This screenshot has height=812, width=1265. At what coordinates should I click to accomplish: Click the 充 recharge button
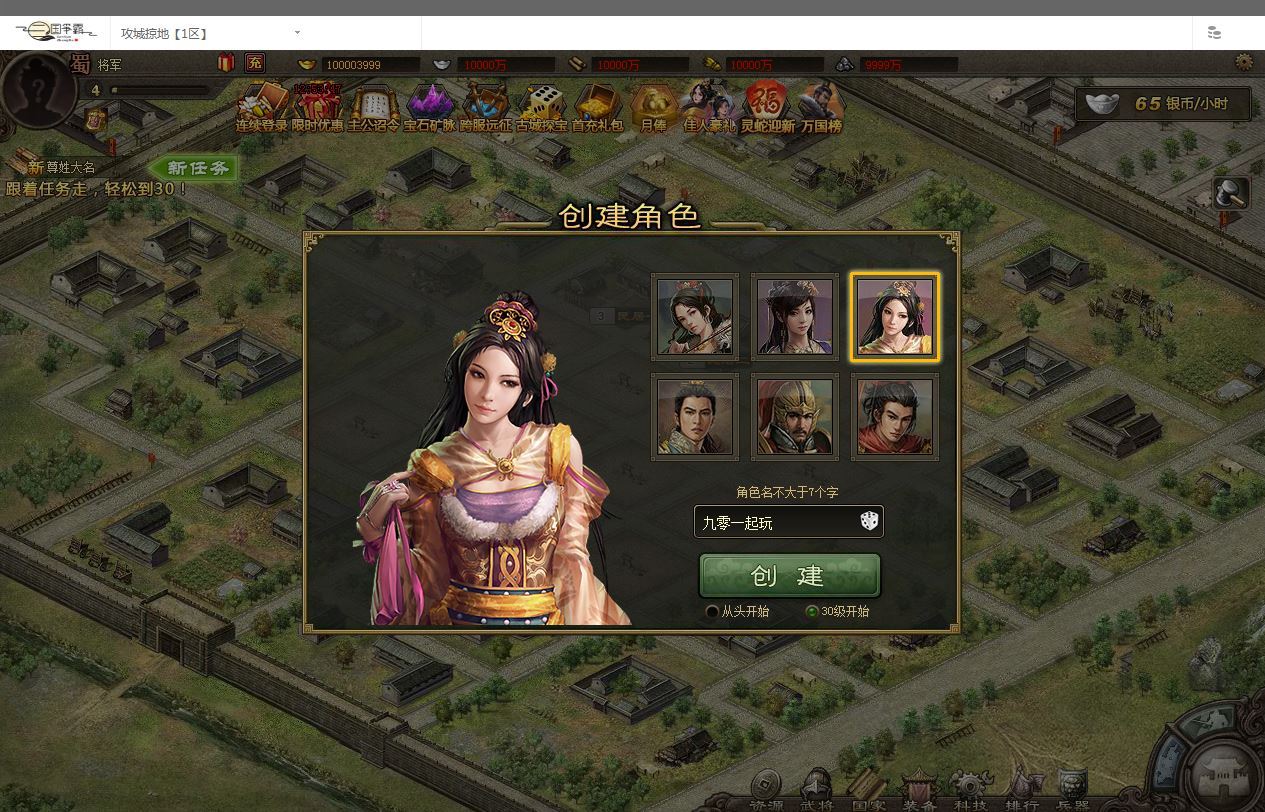coord(255,63)
